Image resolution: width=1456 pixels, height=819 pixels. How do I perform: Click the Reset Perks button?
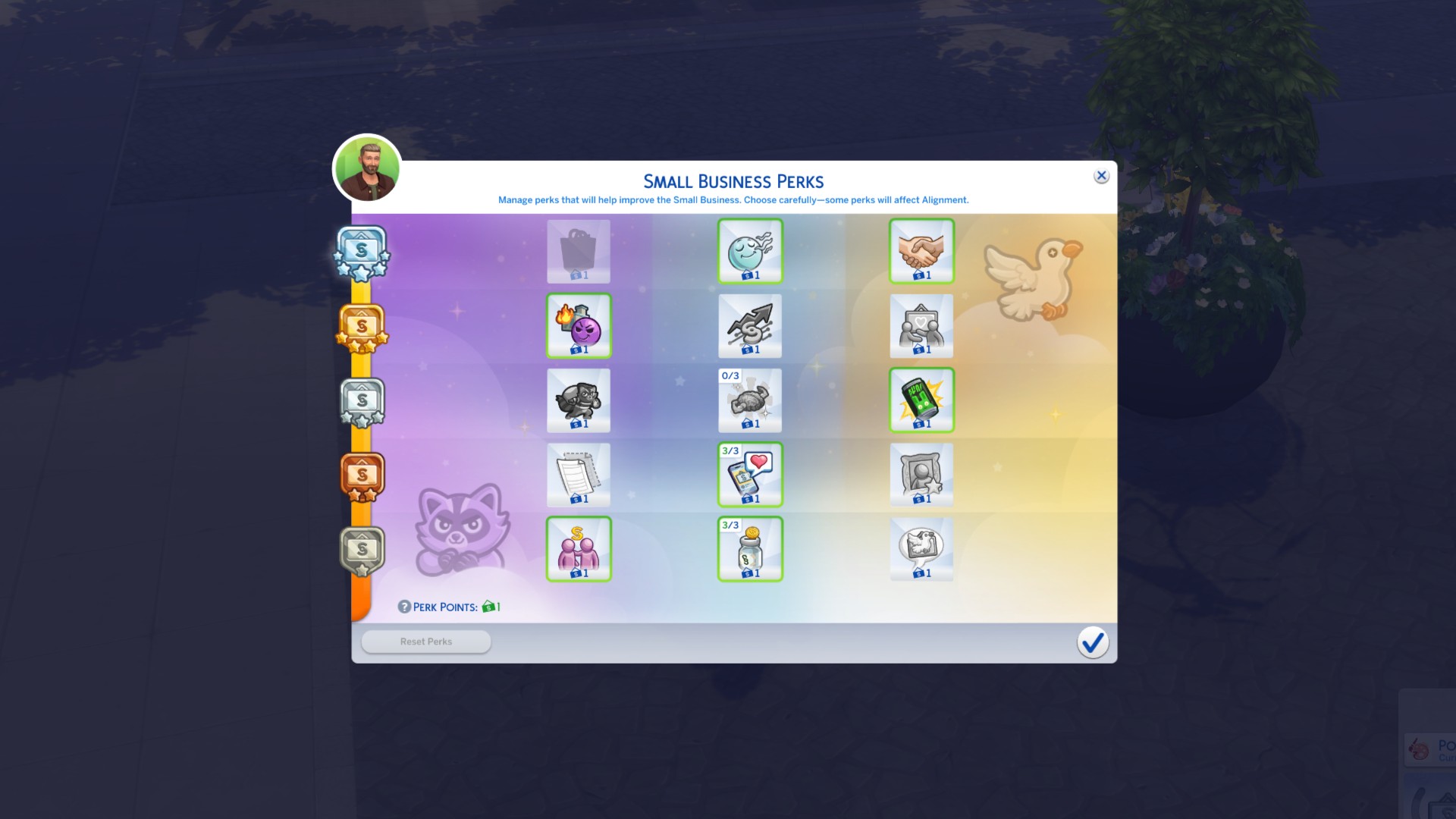coord(425,641)
